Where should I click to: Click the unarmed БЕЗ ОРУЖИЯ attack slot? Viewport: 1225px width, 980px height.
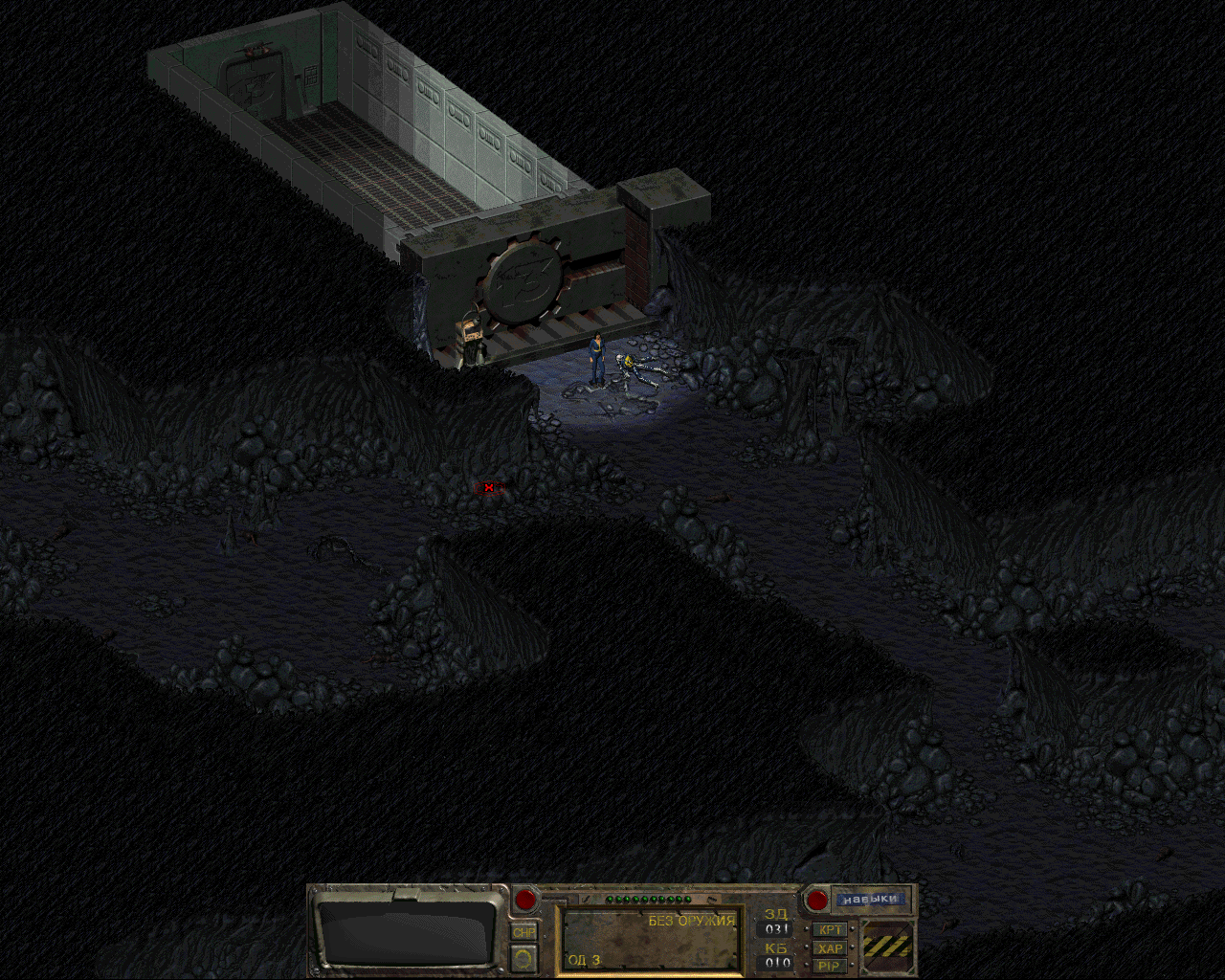coord(651,940)
